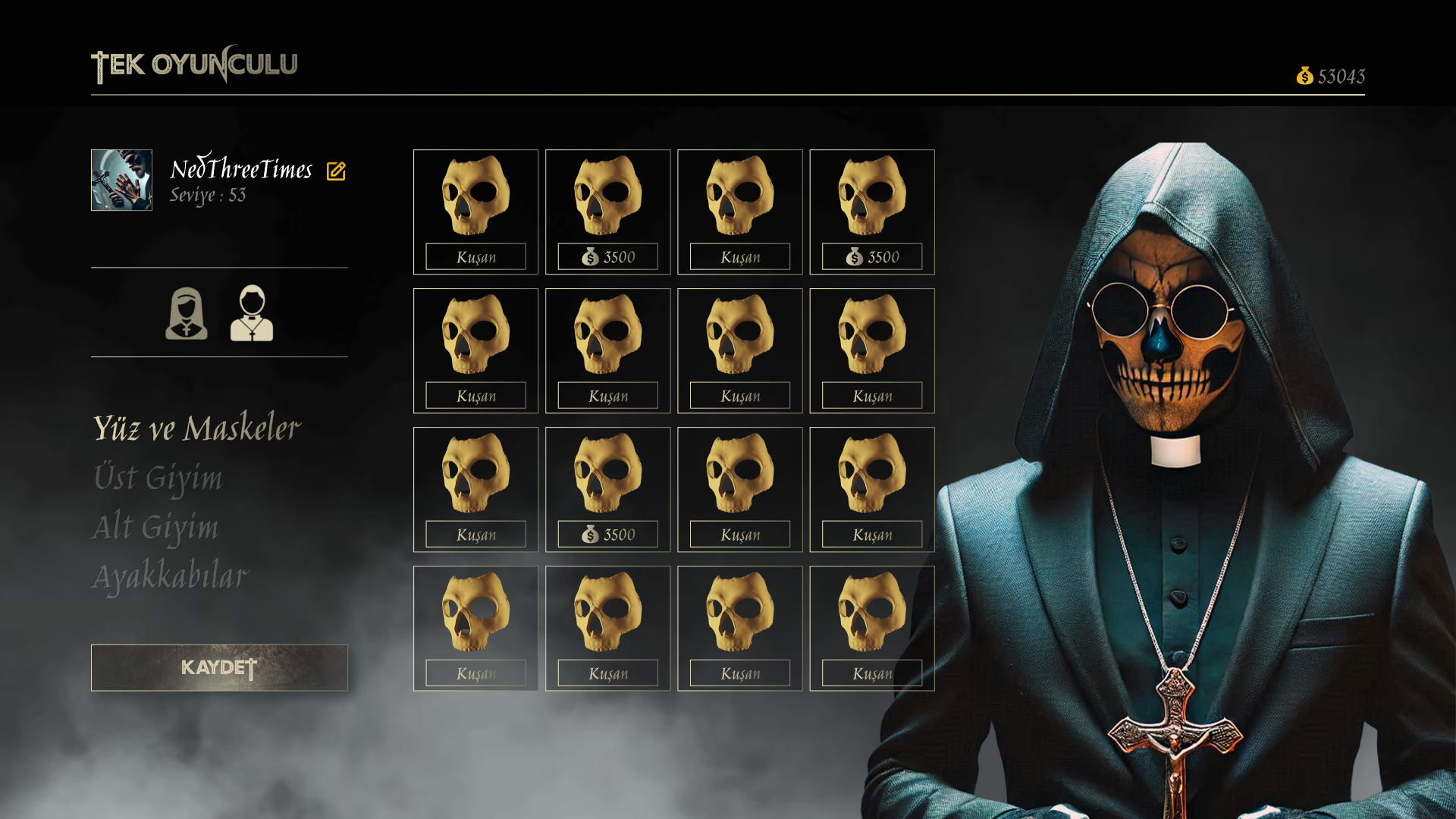Buy the 3500 mask in the top row
1456x819 pixels.
(607, 256)
